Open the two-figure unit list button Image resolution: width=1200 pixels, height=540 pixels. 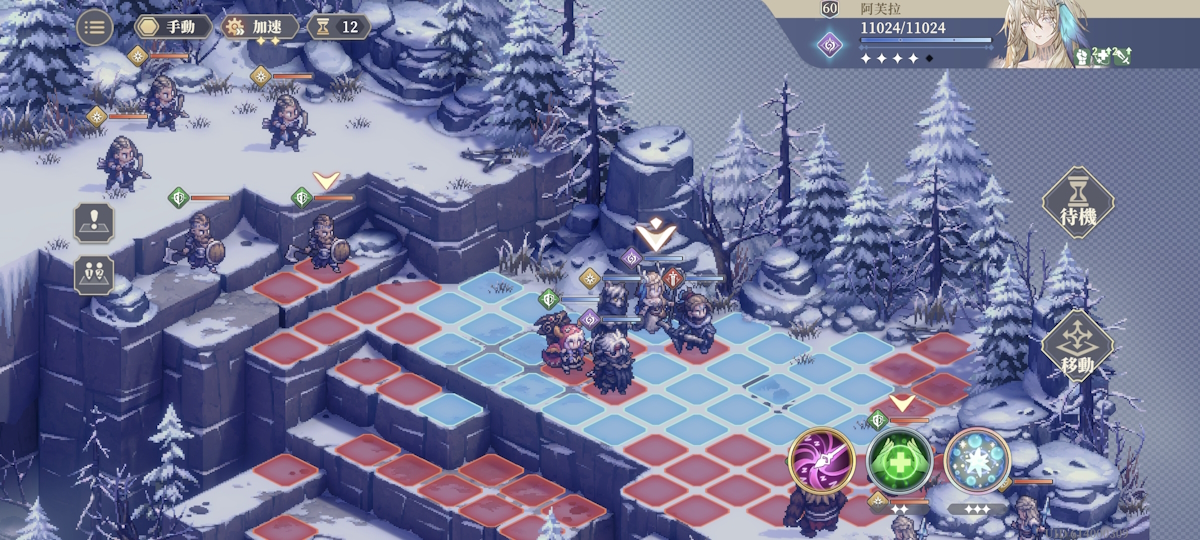94,274
